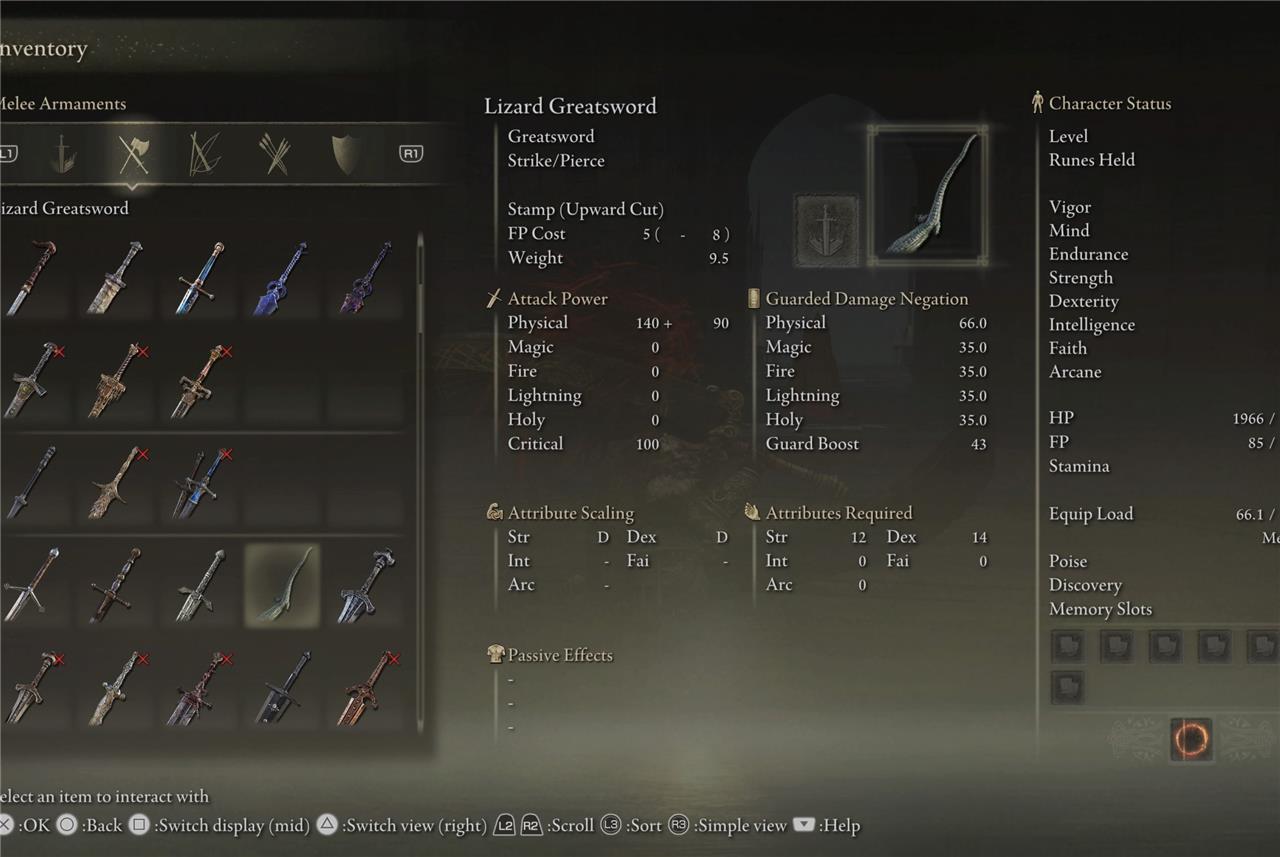Click the Stamp skill icon beside the weapon

pos(826,230)
